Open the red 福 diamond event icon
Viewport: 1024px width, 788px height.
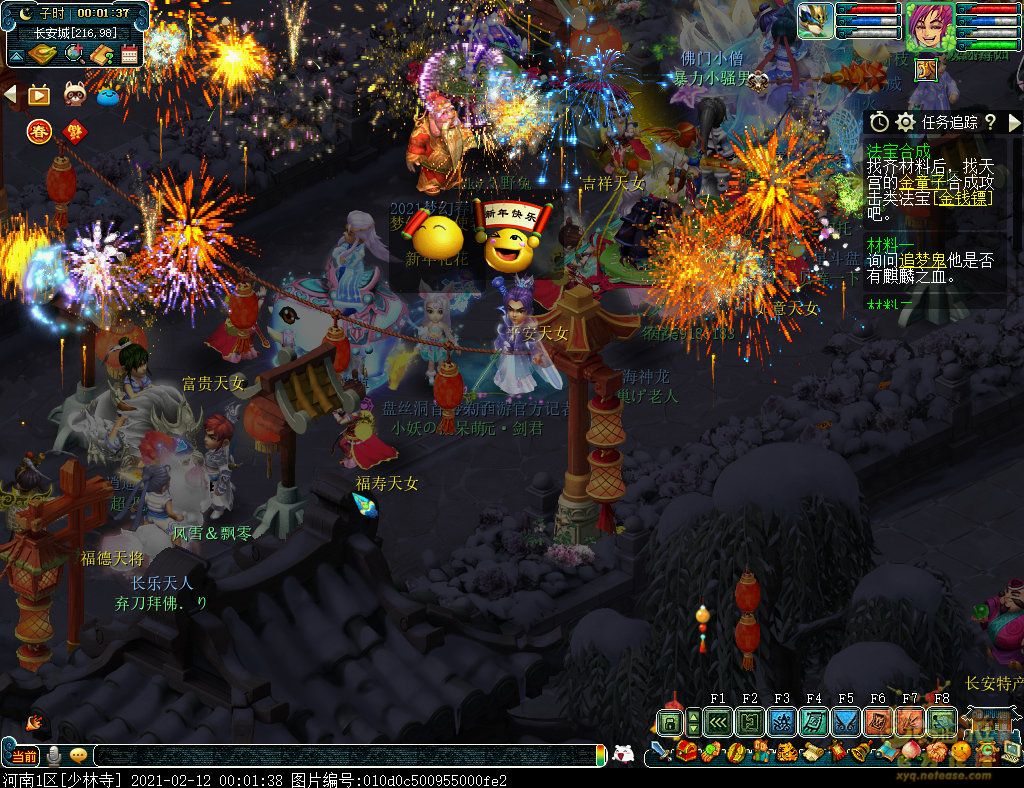coord(73,130)
